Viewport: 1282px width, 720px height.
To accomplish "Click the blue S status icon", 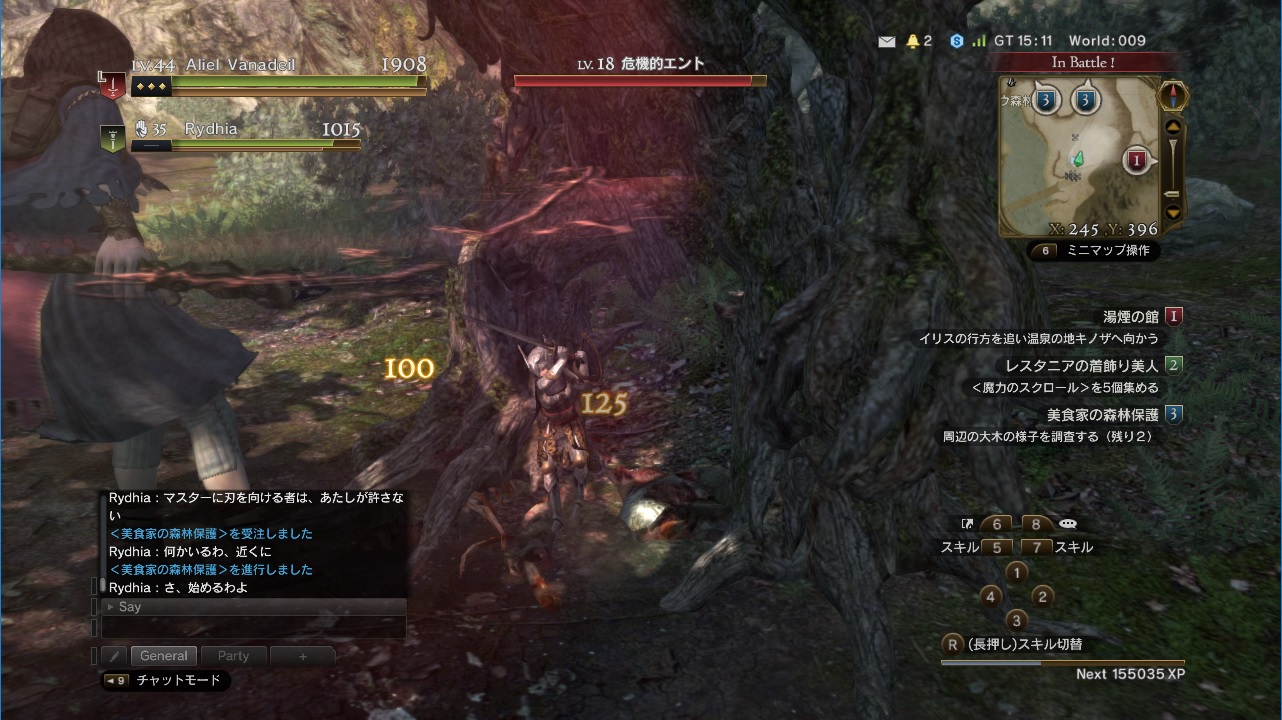I will click(956, 41).
